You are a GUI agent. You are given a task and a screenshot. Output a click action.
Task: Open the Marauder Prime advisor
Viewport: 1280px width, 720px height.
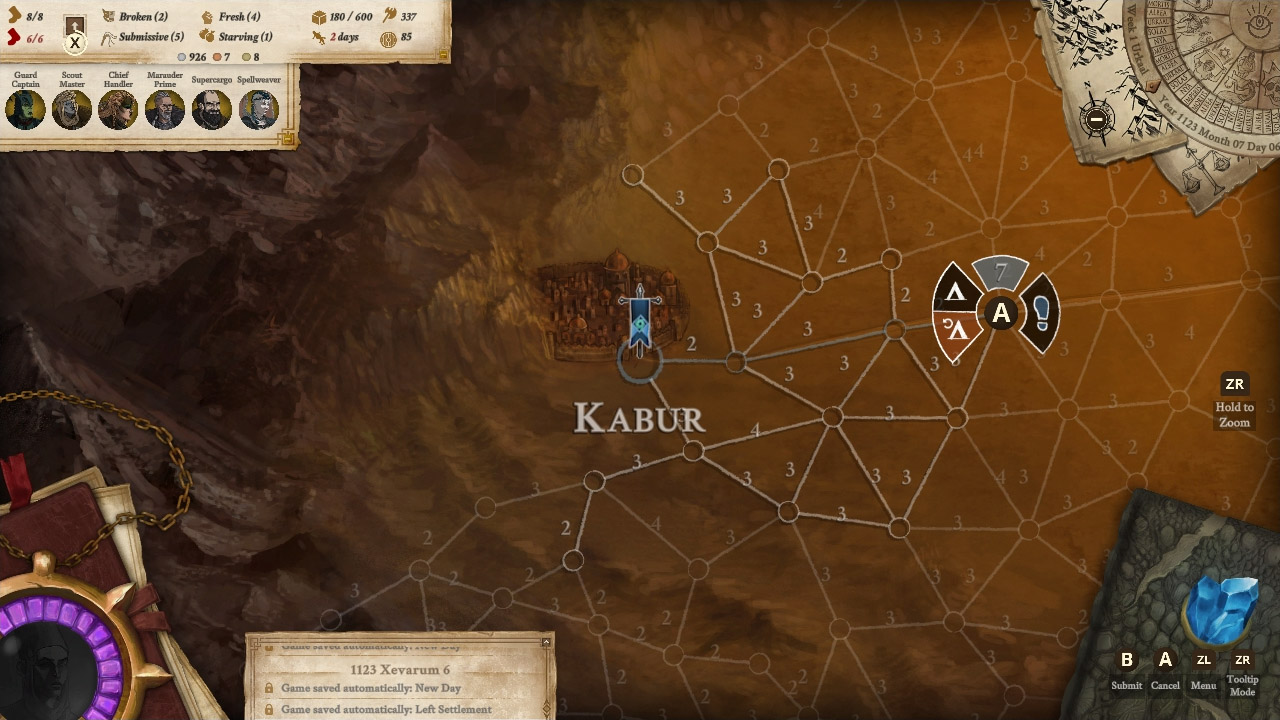165,107
